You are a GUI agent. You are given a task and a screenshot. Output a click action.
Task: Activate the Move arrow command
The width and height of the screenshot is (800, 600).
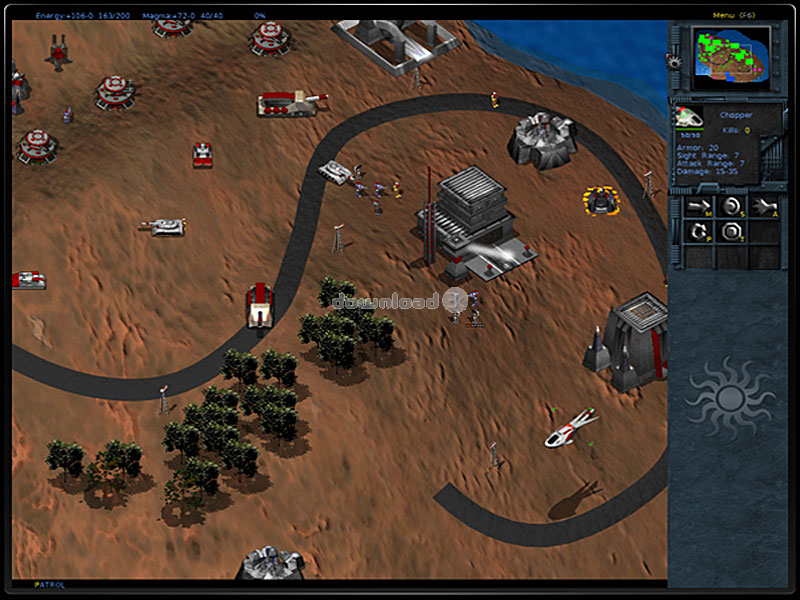pyautogui.click(x=699, y=207)
